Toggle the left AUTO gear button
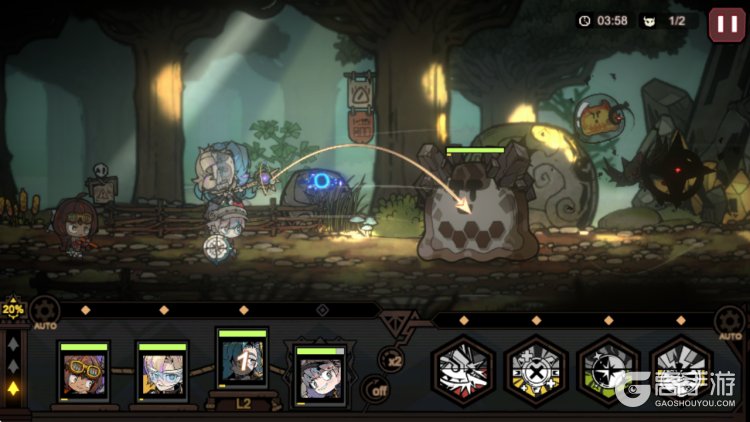The width and height of the screenshot is (750, 422). click(44, 313)
